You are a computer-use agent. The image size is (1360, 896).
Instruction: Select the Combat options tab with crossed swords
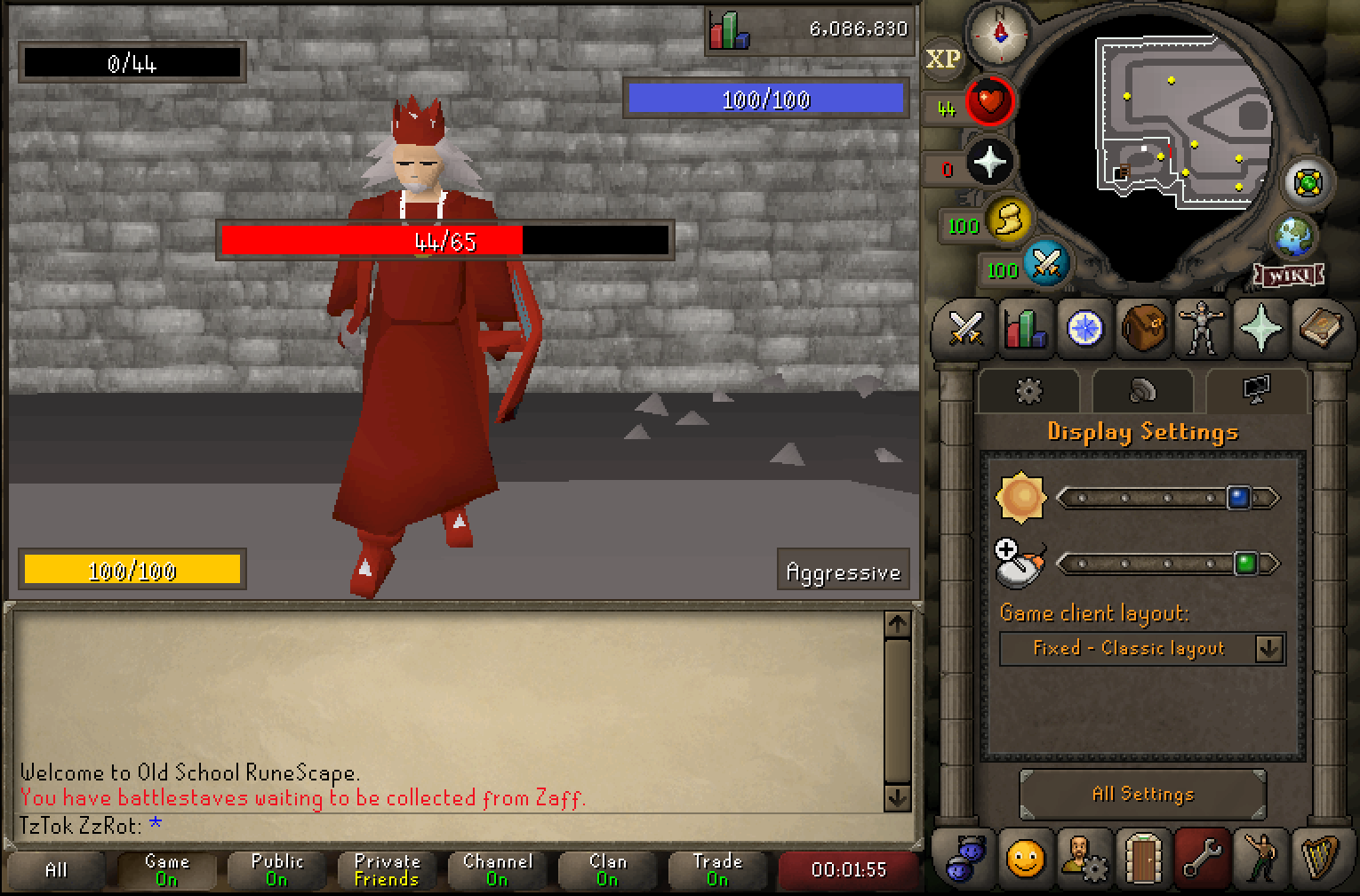pyautogui.click(x=964, y=329)
